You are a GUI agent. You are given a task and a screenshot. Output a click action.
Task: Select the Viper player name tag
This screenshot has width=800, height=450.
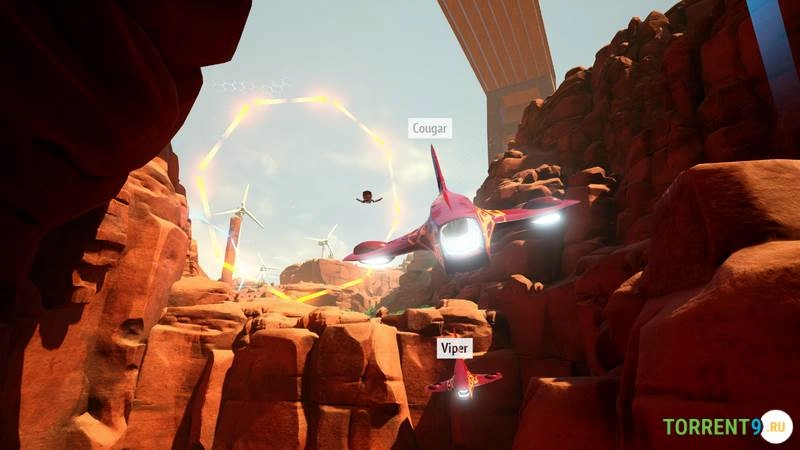[454, 347]
